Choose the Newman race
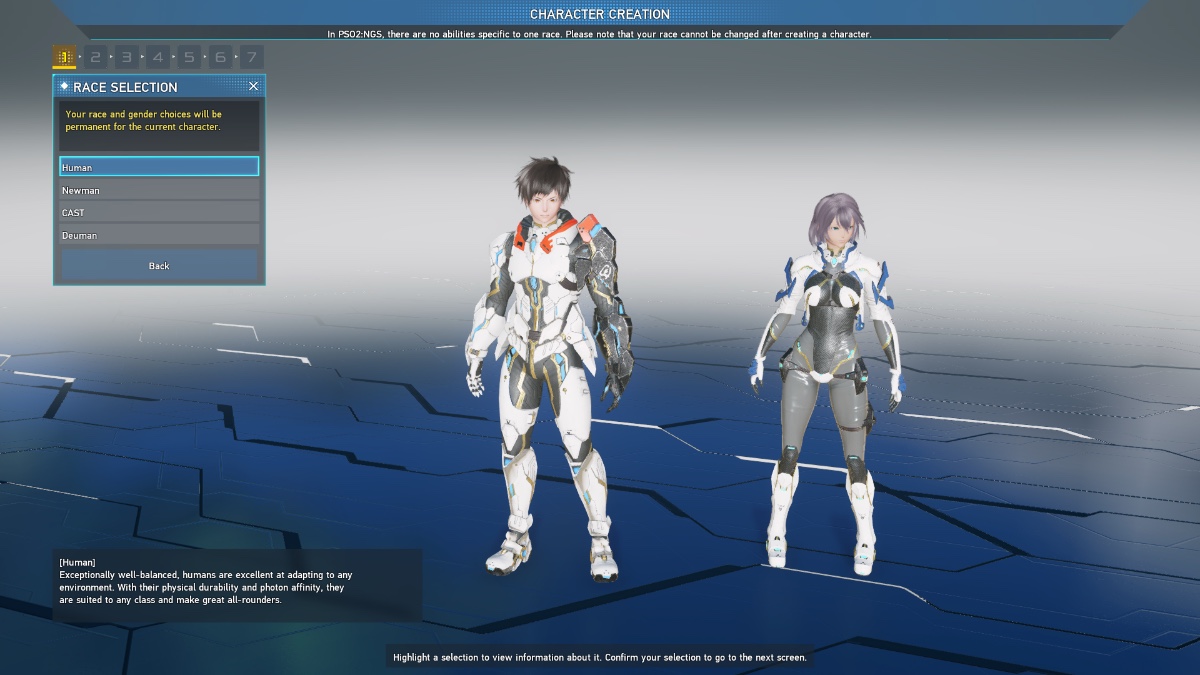 [159, 190]
